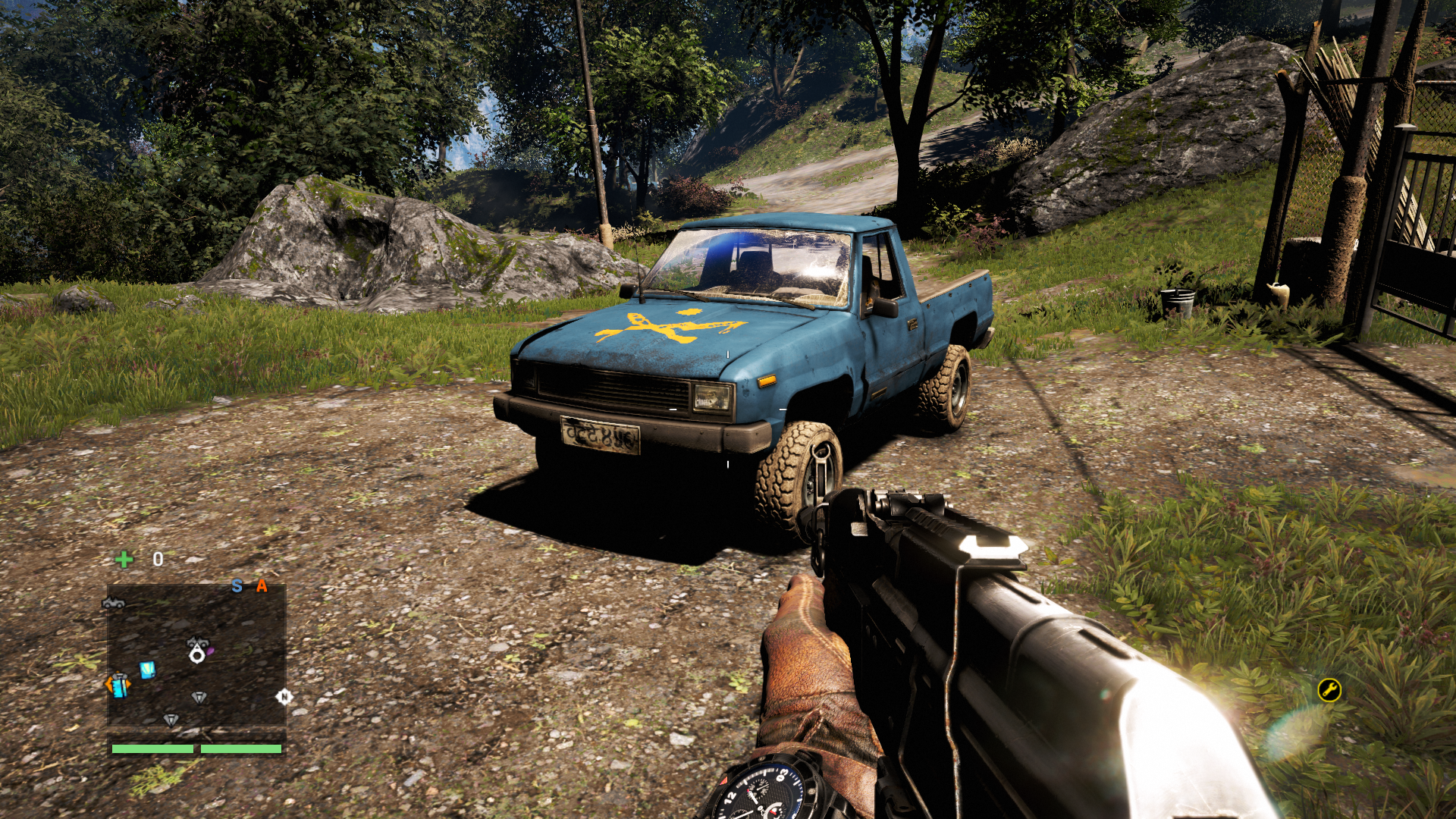This screenshot has width=1456, height=819.
Task: Click the yellow wrench repair icon
Action: click(x=1329, y=689)
